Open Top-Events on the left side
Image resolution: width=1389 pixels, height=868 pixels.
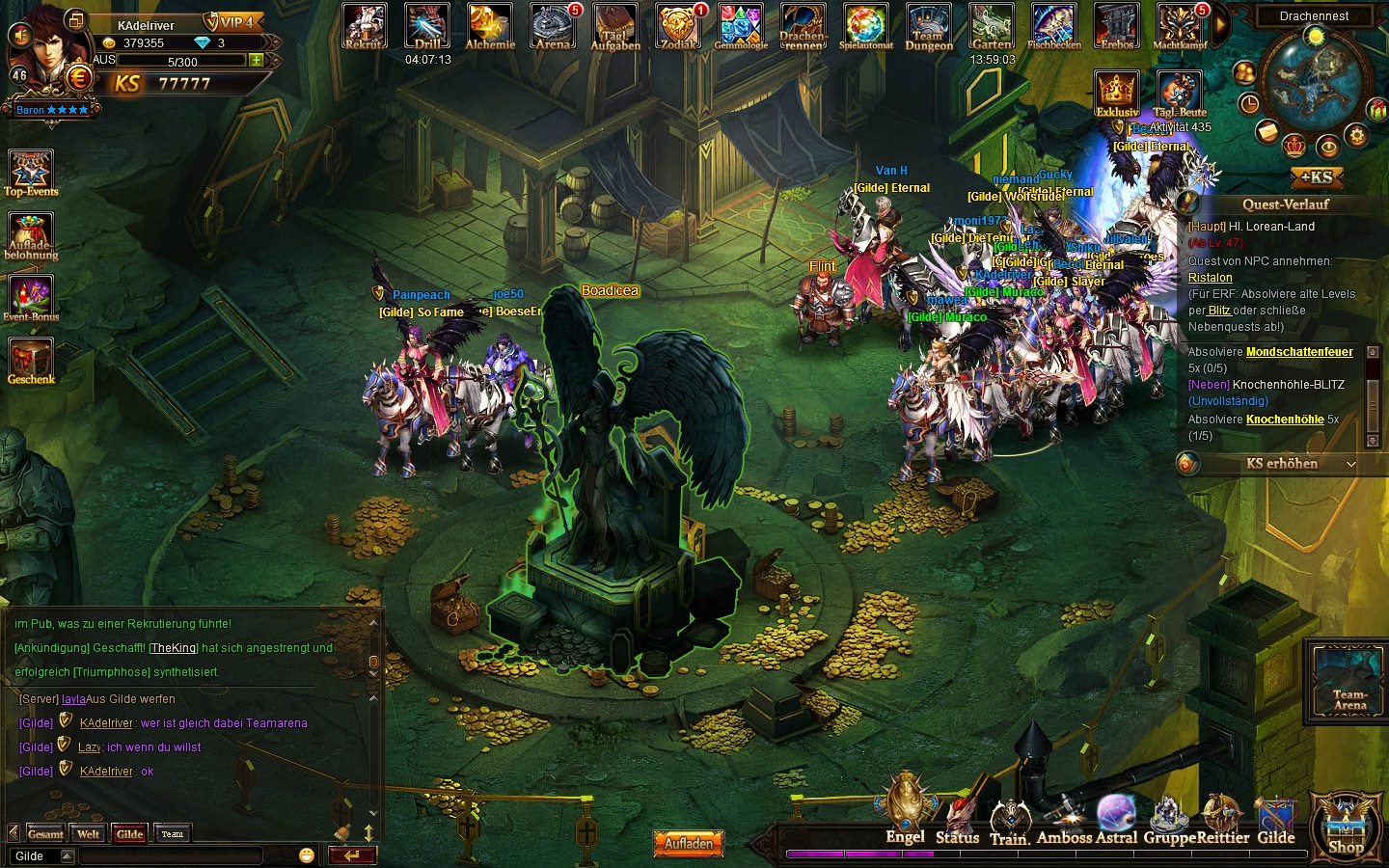click(31, 173)
